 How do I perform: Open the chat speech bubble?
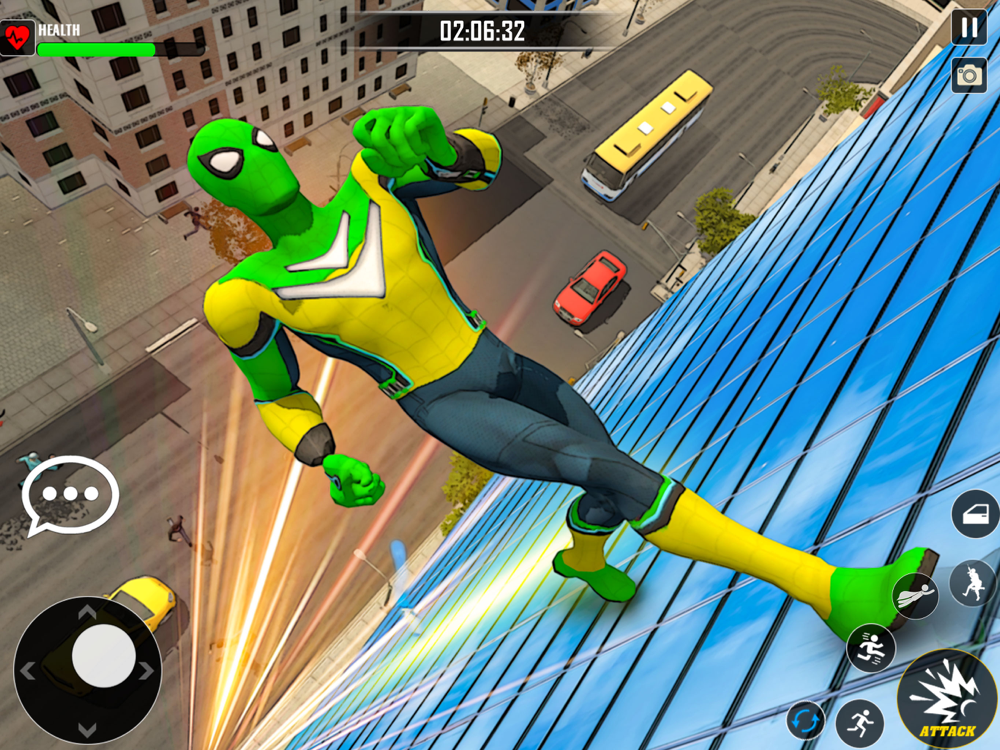click(x=70, y=495)
